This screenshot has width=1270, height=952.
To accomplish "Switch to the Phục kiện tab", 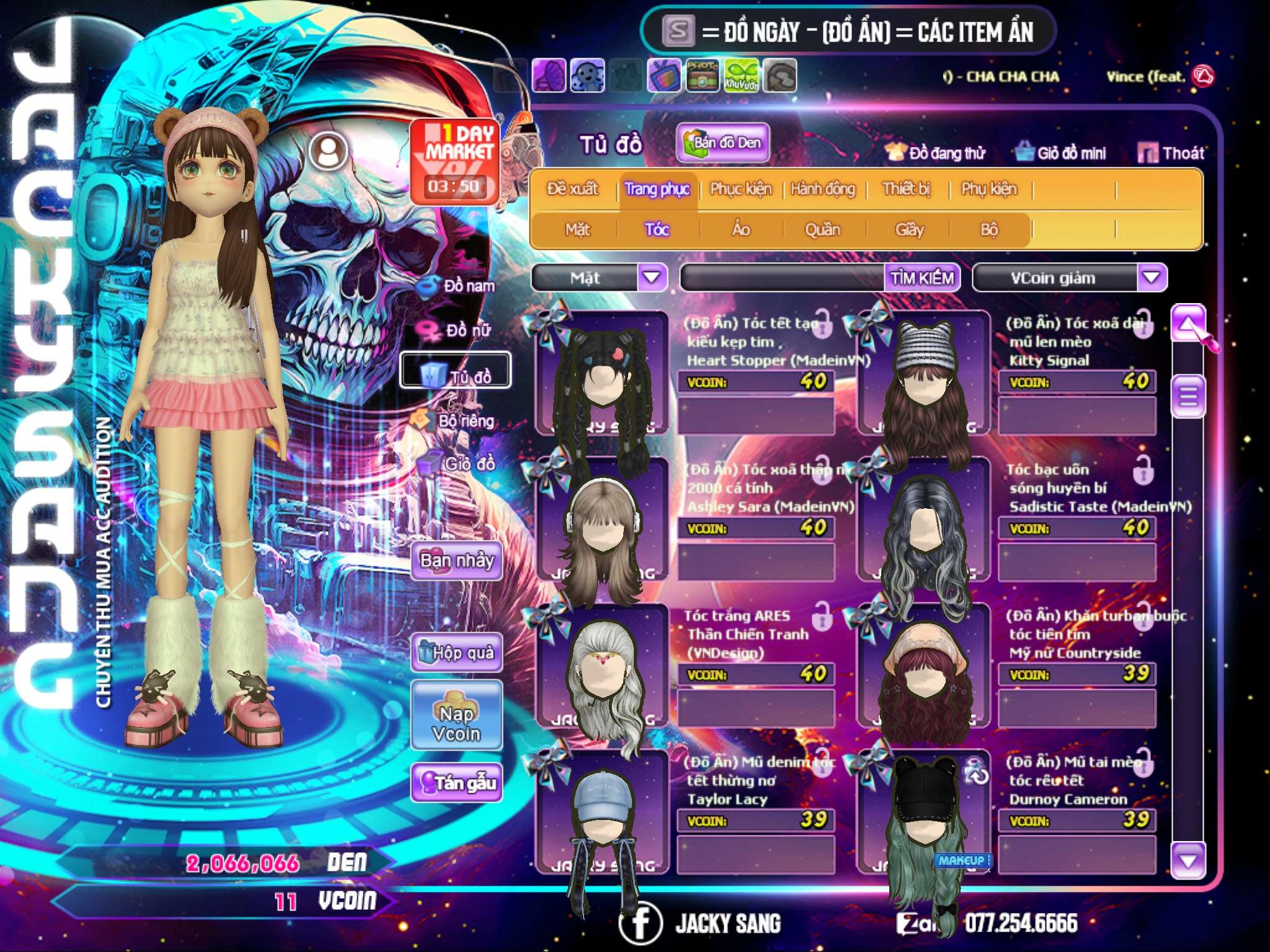I will click(740, 189).
